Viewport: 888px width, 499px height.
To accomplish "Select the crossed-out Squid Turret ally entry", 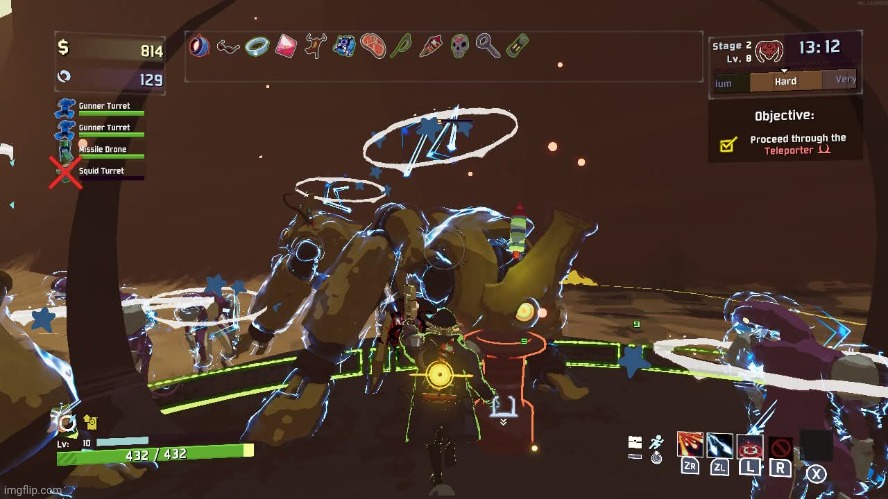I will pos(100,172).
